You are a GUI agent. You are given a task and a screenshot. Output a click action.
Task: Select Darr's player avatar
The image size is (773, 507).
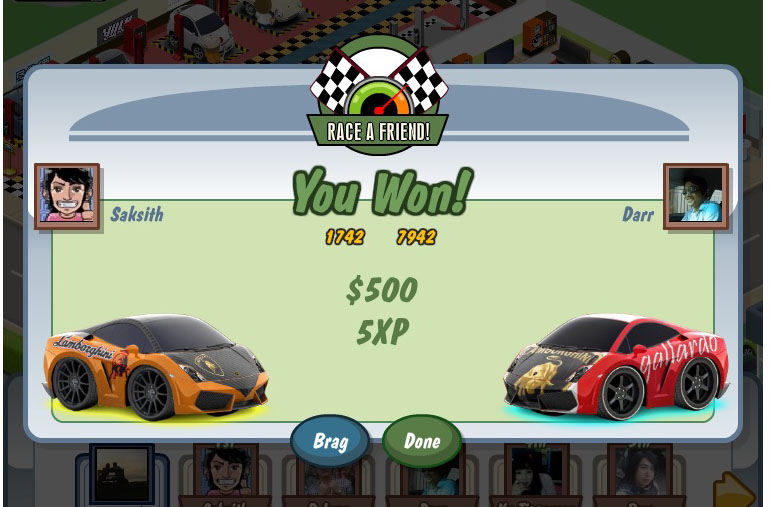coord(695,196)
